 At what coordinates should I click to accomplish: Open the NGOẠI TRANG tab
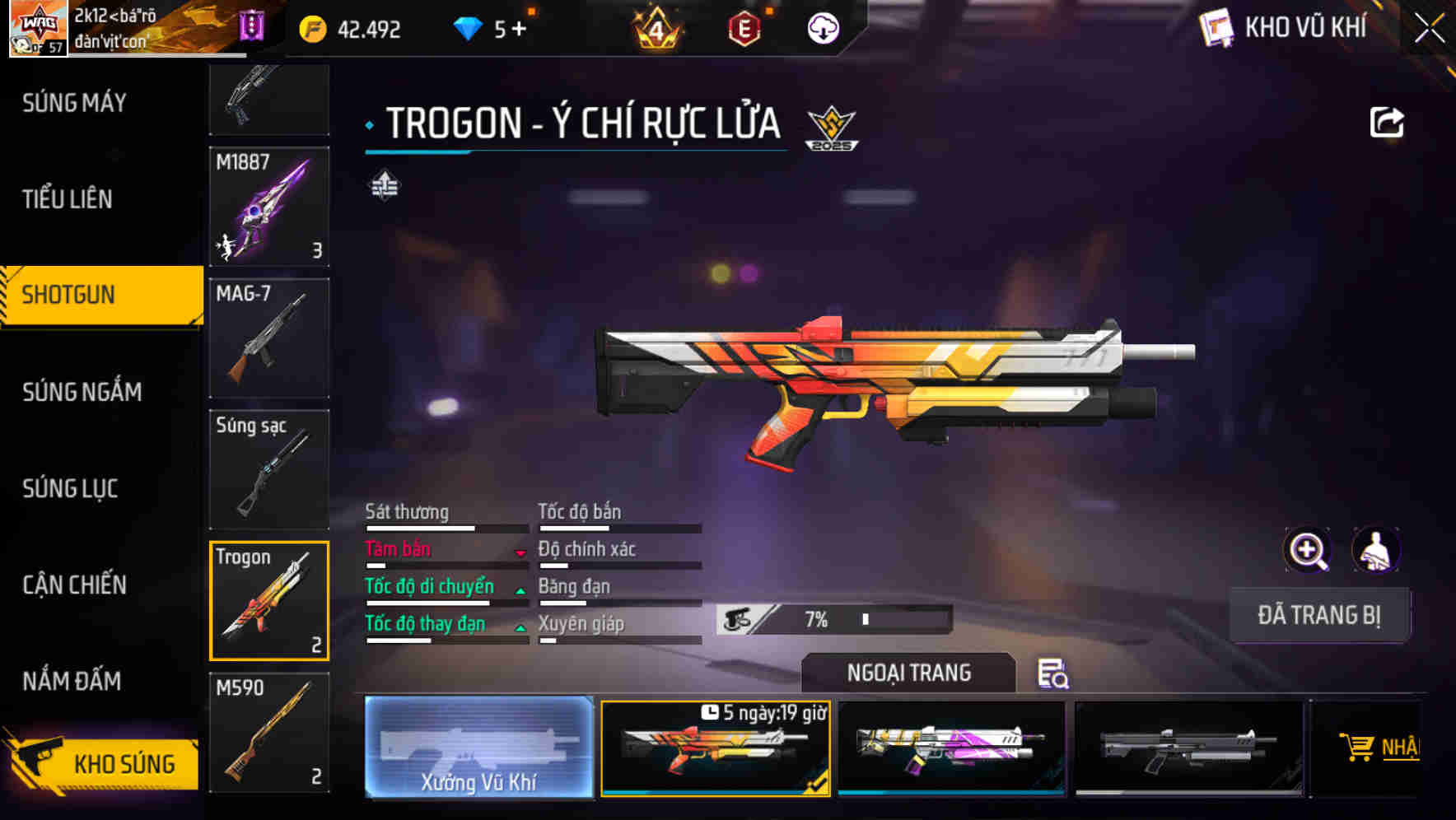910,673
